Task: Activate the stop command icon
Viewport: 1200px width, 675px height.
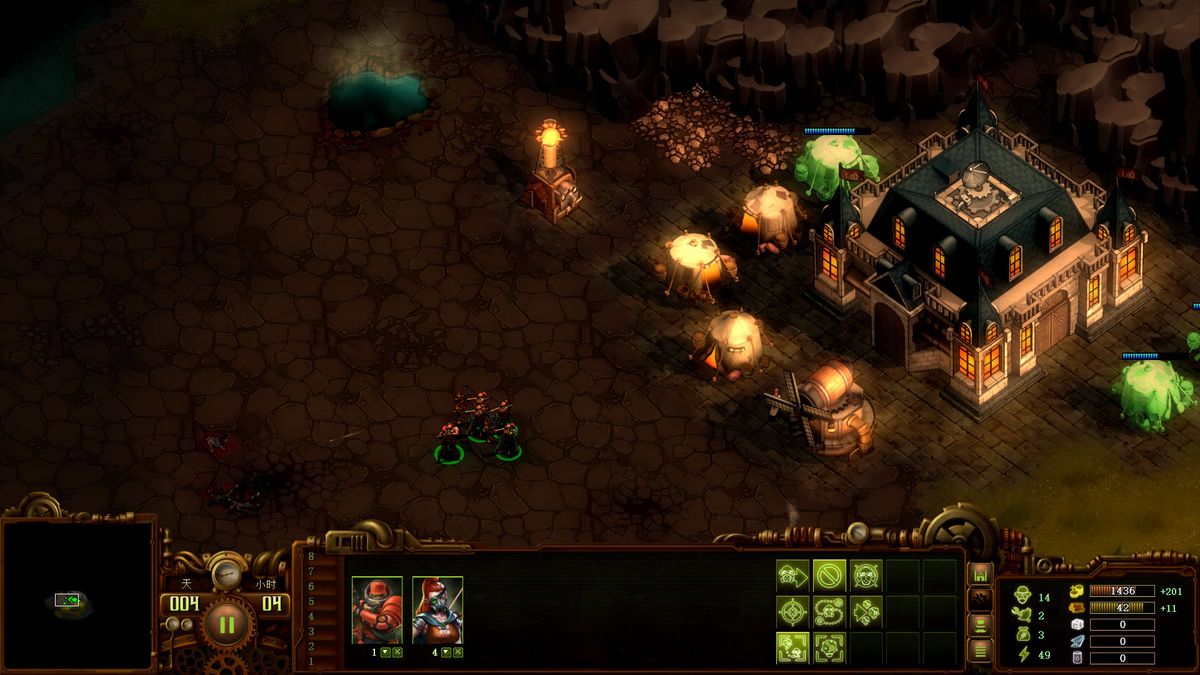Action: click(829, 575)
